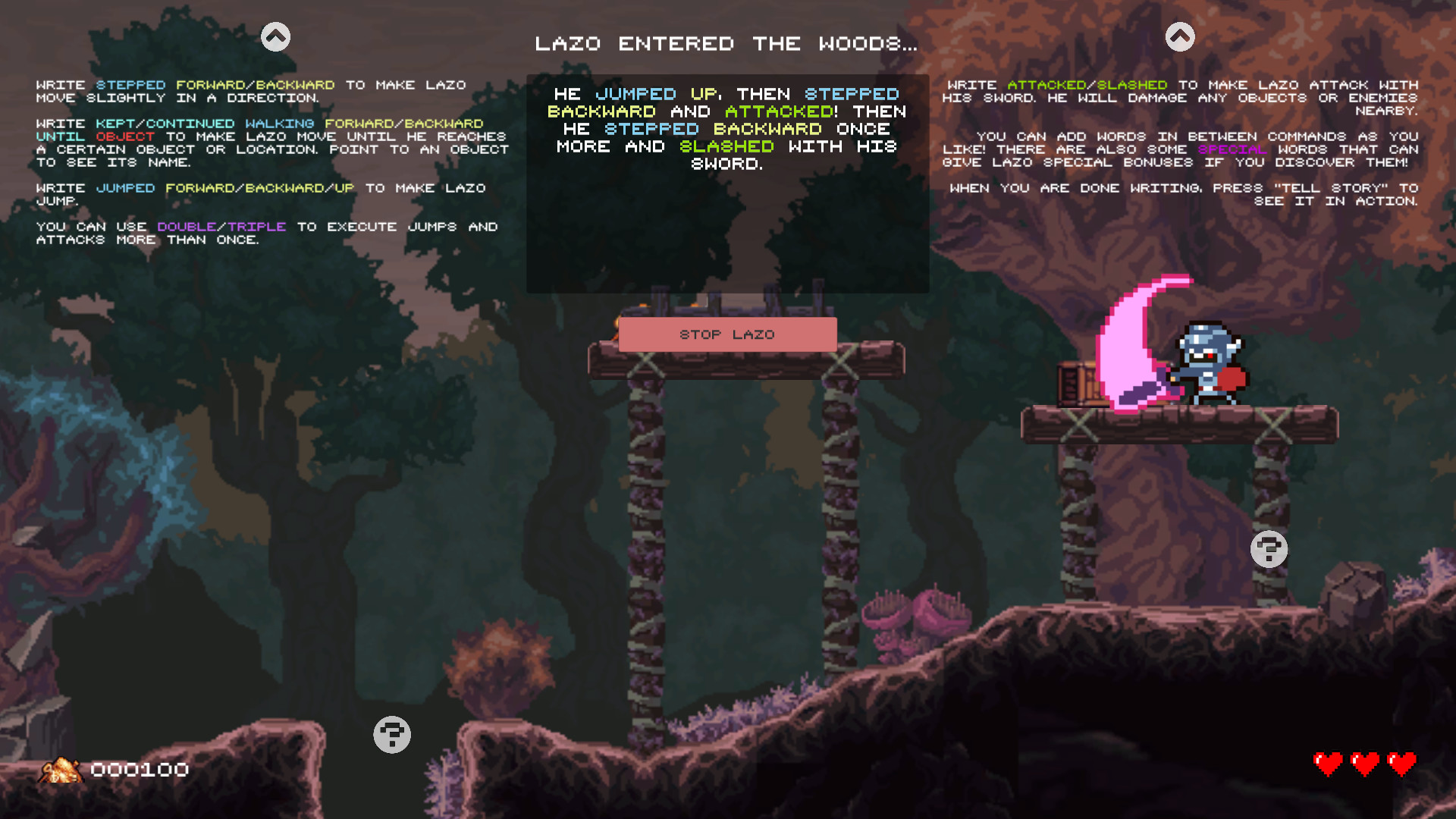Viewport: 1456px width, 819px height.
Task: Collapse the left instructions panel with its up chevron
Action: click(275, 35)
